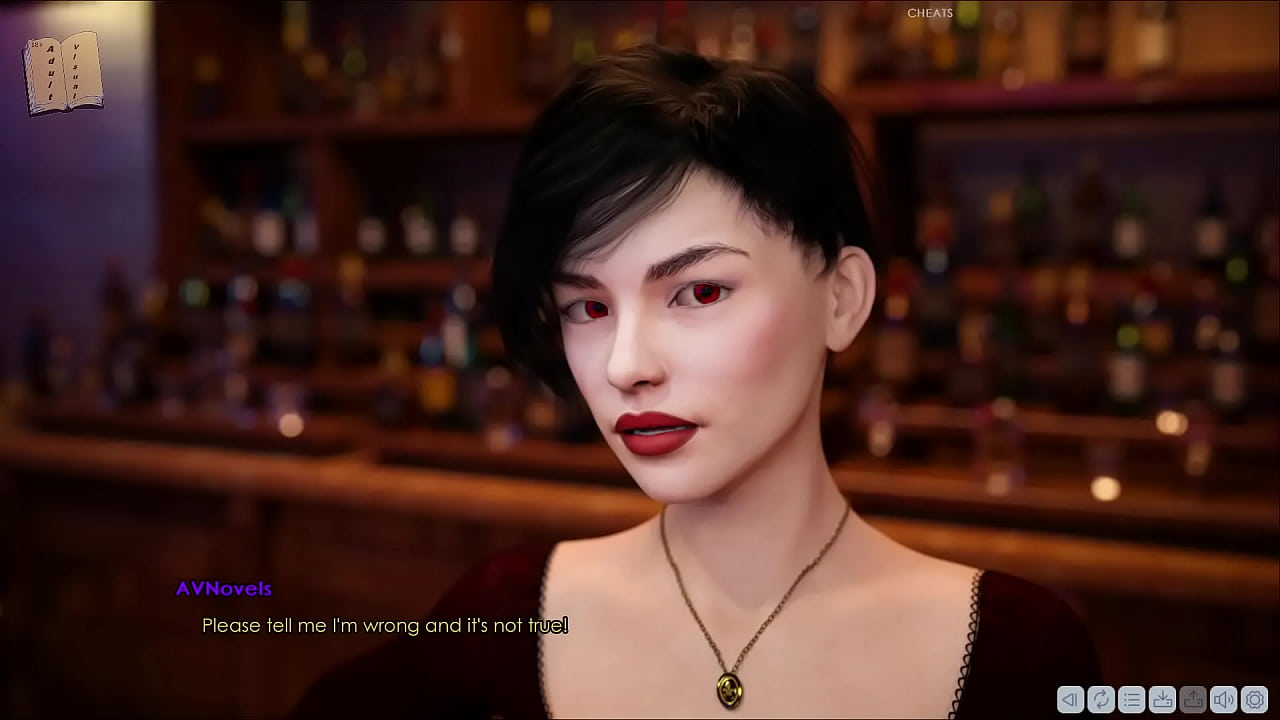
Task: Open settings via the gear icon
Action: coord(1254,699)
